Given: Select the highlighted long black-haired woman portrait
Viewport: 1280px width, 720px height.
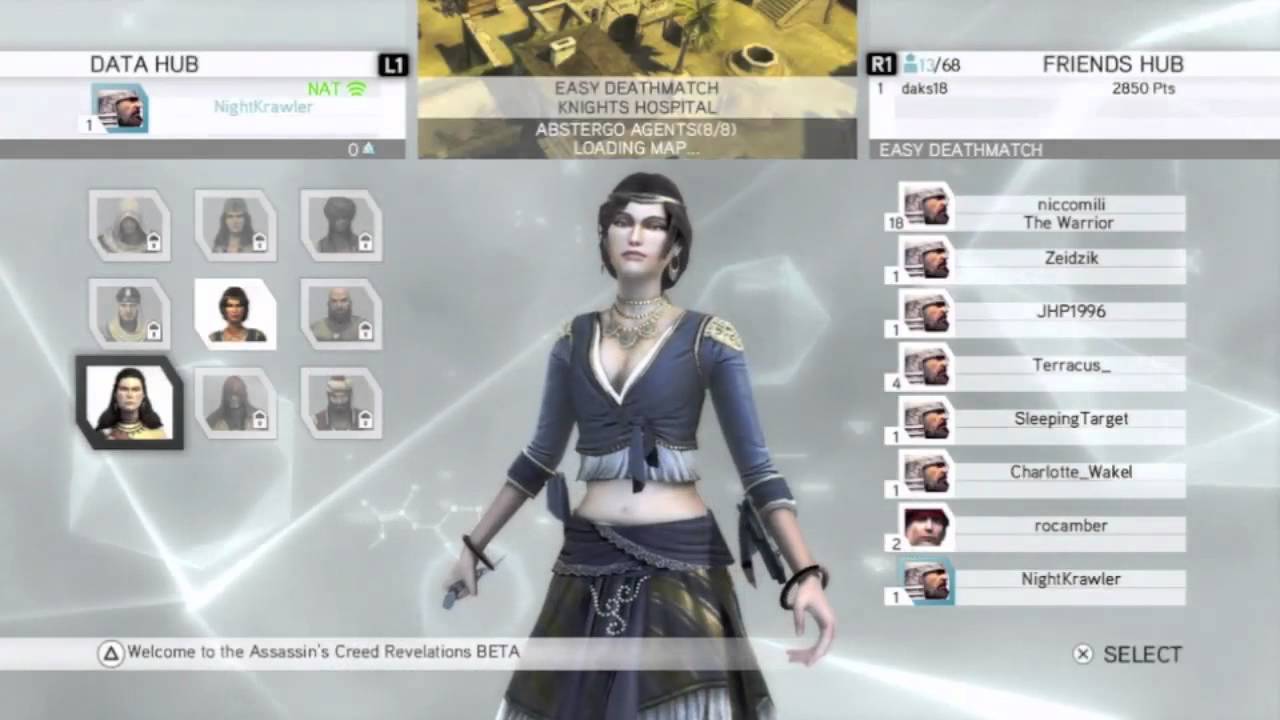Looking at the screenshot, I should (129, 402).
